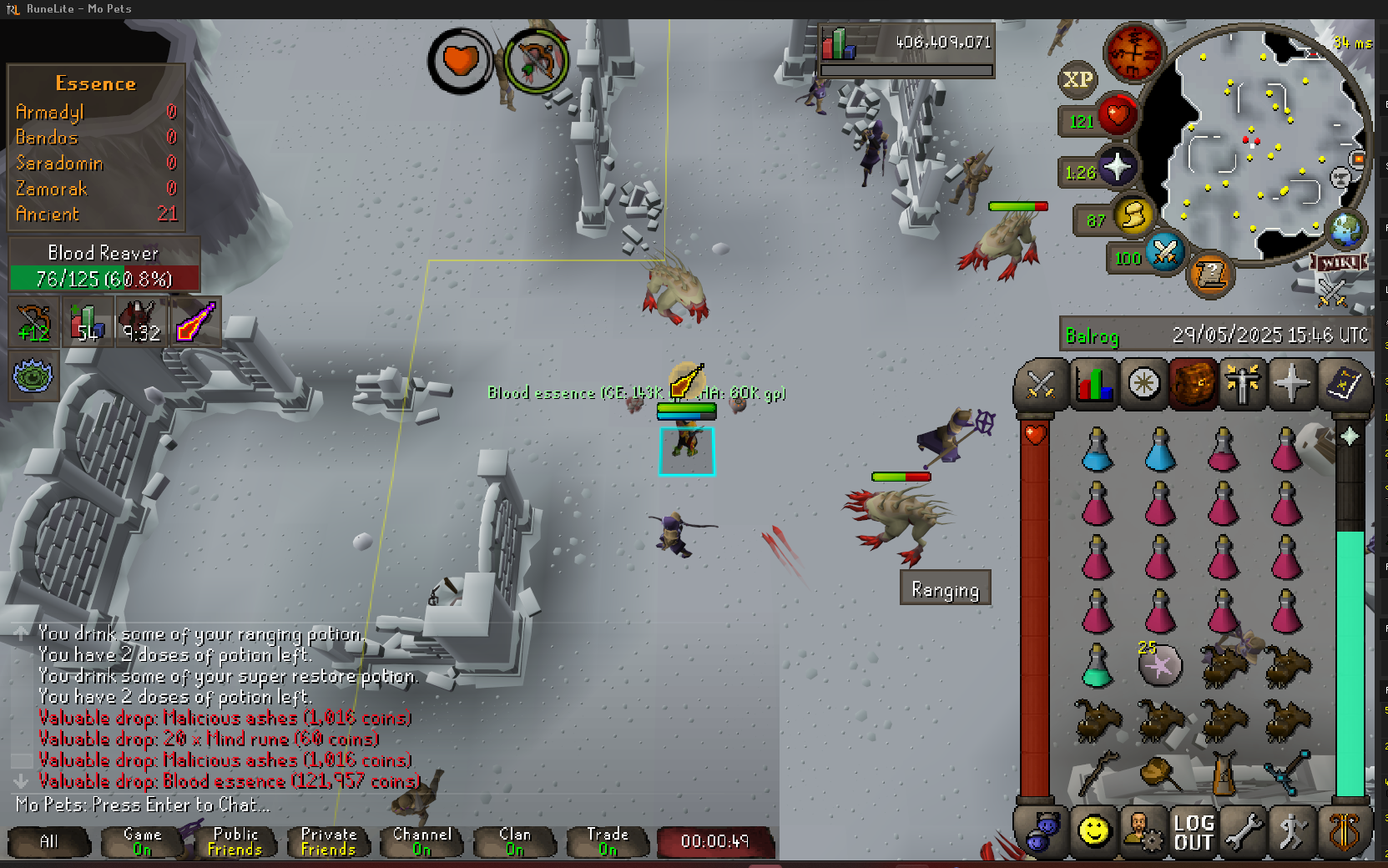Image resolution: width=1388 pixels, height=868 pixels.
Task: Switch to the Prayer tab
Action: pos(1292,385)
